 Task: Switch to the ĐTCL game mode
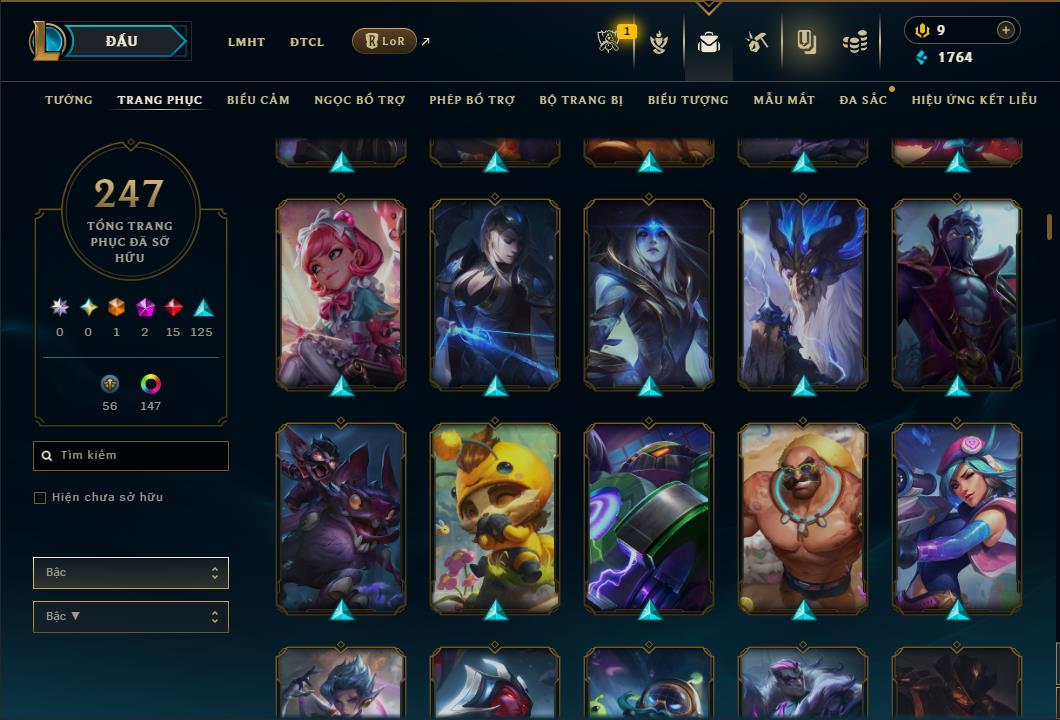point(307,42)
